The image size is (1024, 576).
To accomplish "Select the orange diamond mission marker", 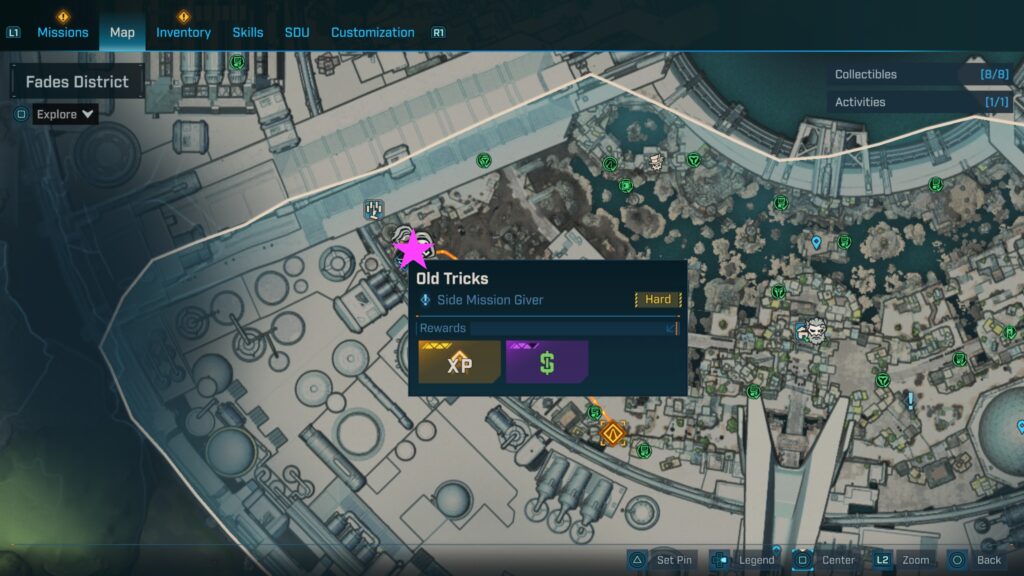I will click(x=612, y=434).
